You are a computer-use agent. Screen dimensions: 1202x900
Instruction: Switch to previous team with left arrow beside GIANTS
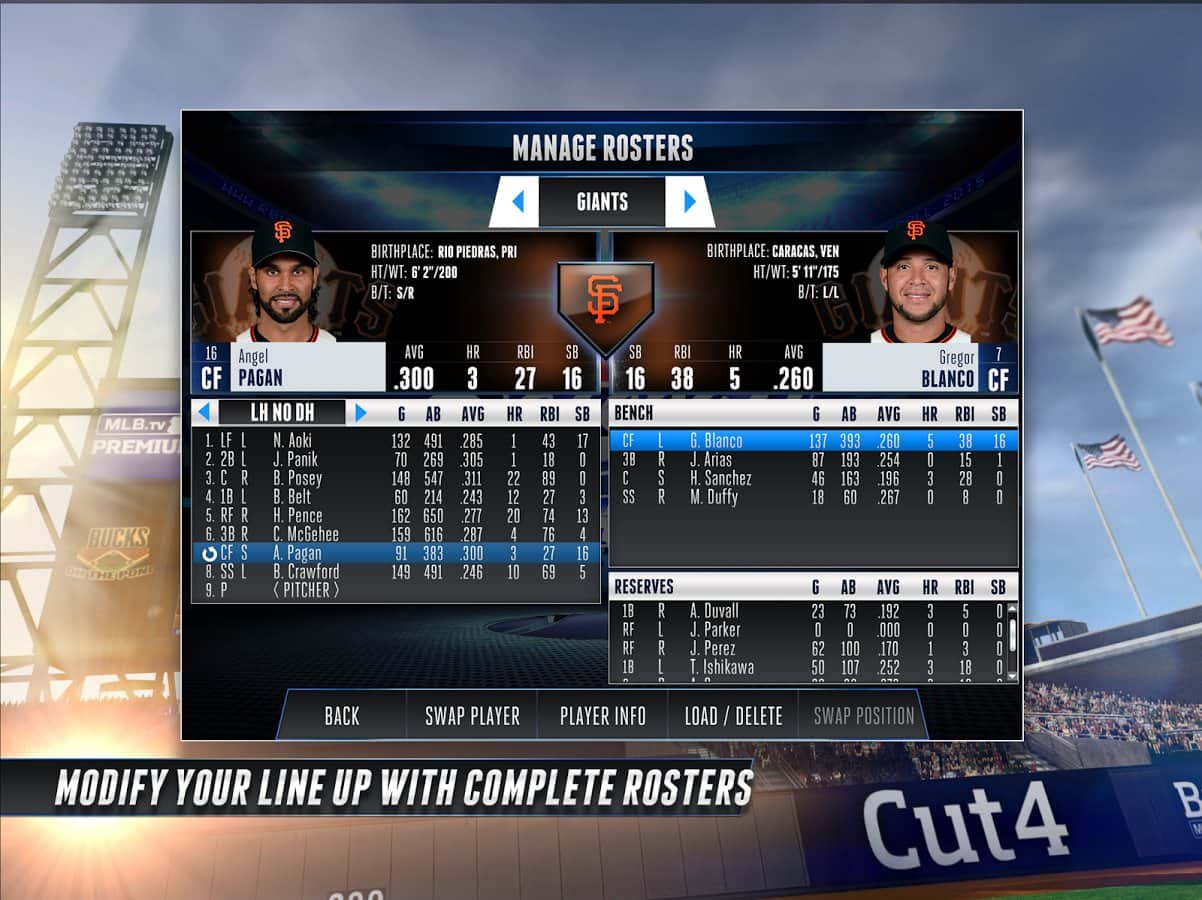tap(517, 202)
